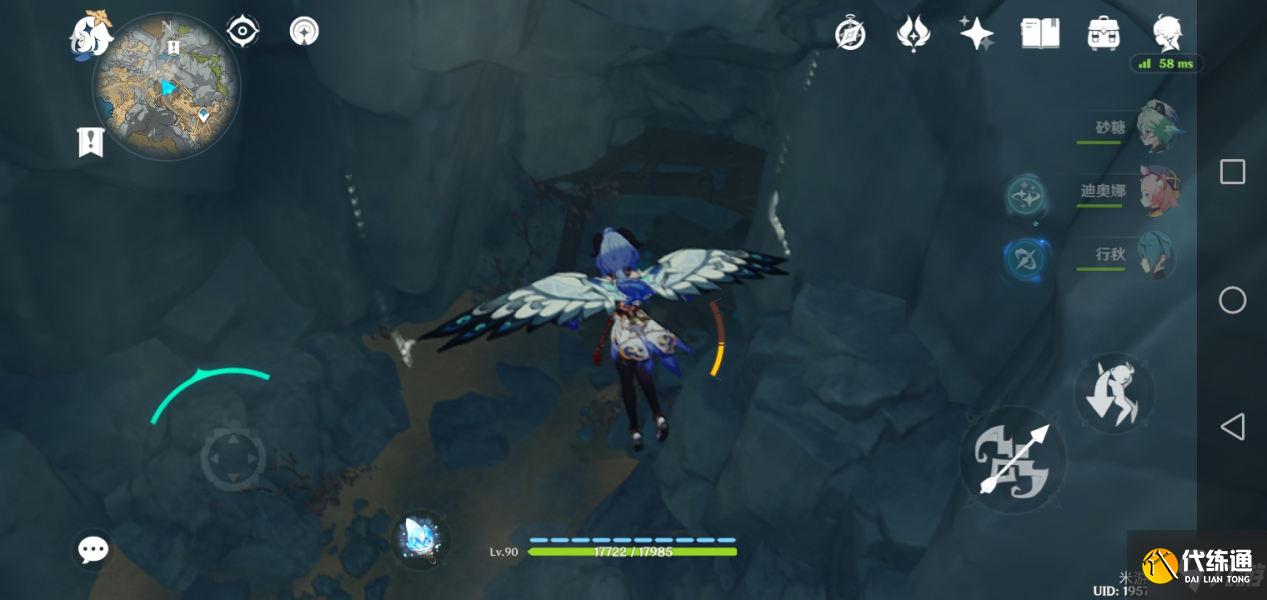Open the chat speech bubble

(94, 549)
